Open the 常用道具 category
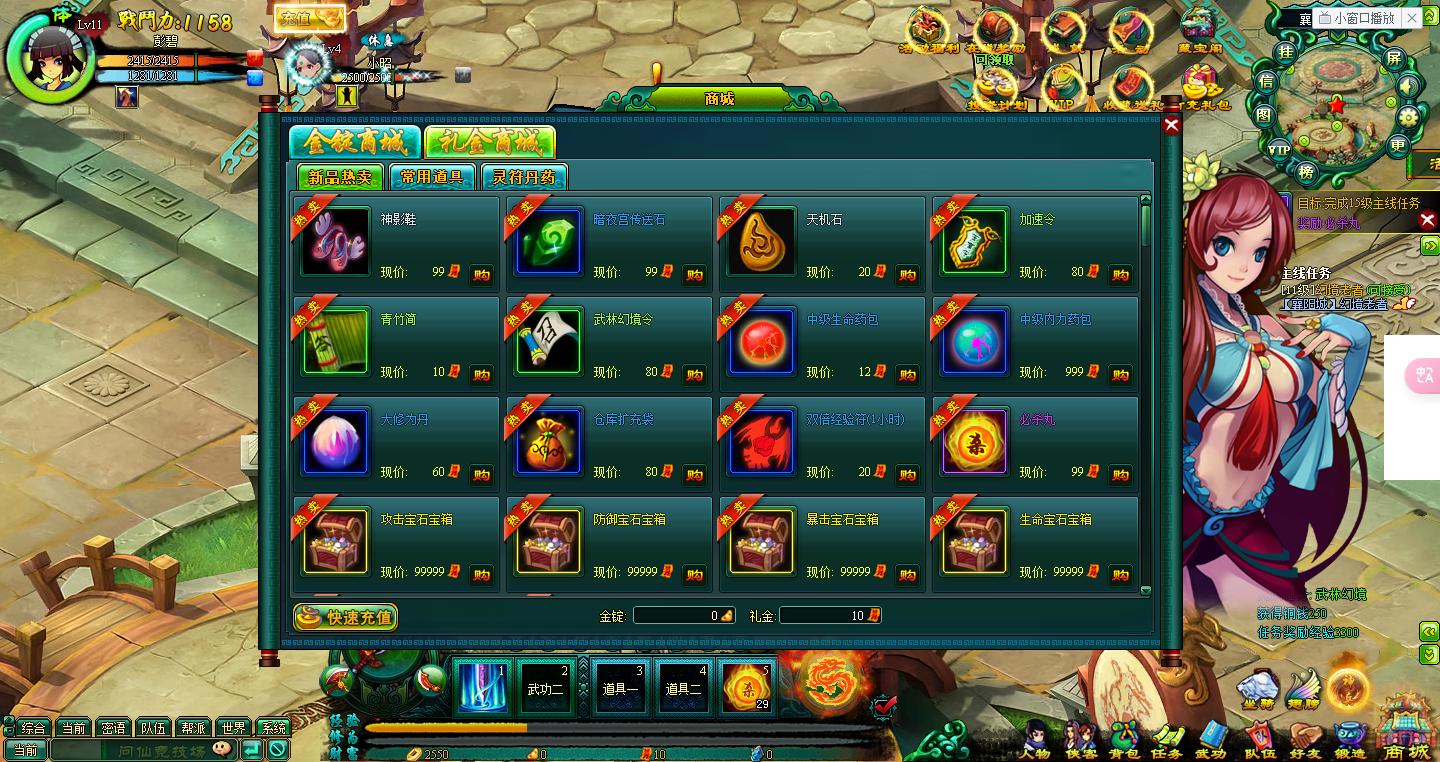Viewport: 1440px width, 762px height. (432, 177)
